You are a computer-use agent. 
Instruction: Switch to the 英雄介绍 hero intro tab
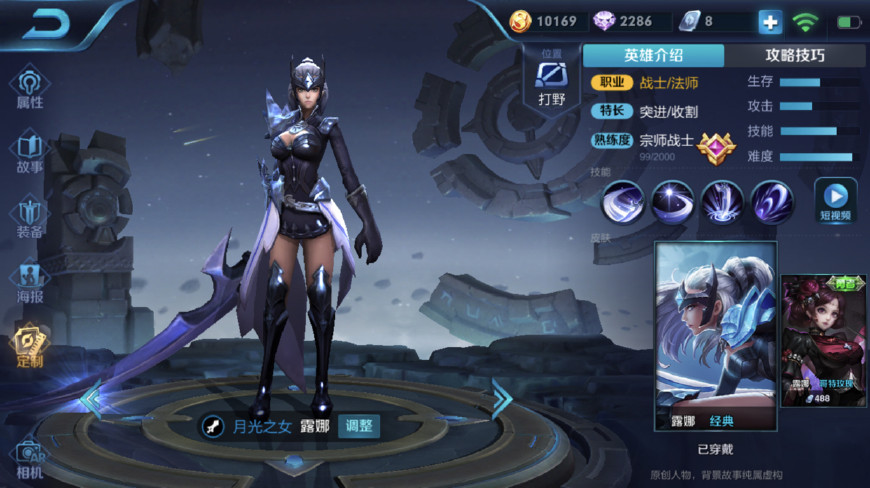pos(653,56)
